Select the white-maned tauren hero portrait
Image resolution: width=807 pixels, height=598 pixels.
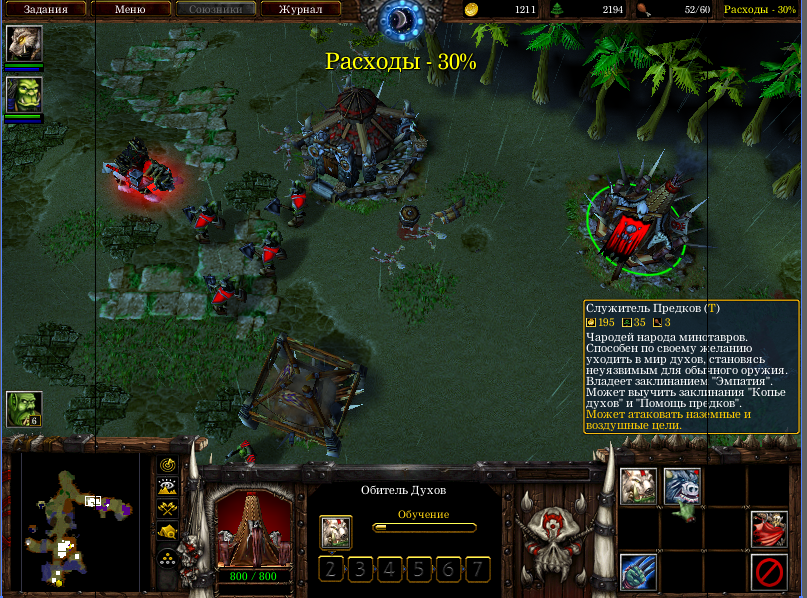[x=24, y=43]
